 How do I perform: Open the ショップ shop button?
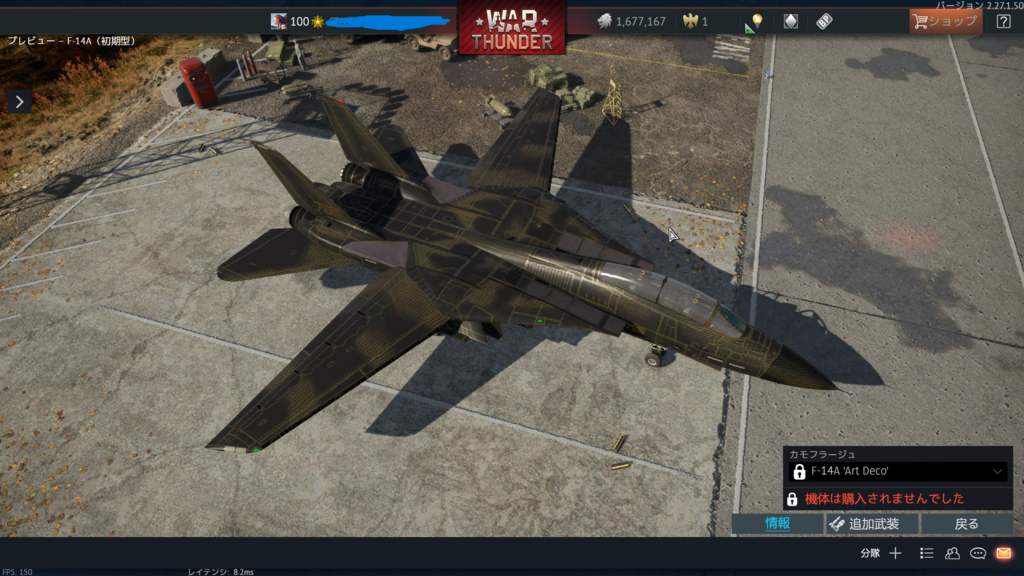click(944, 21)
